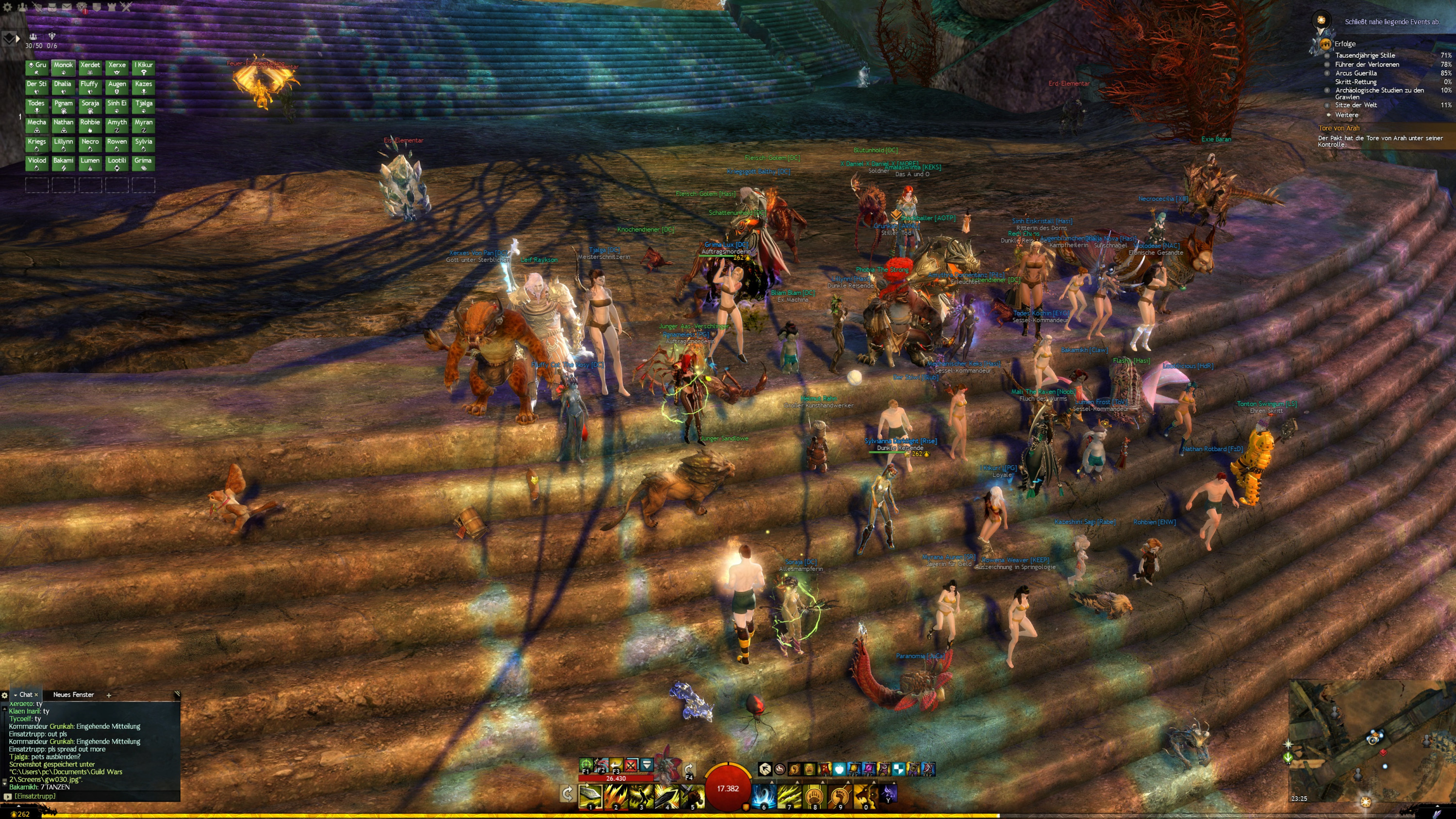The image size is (1456, 819).
Task: Close the Chat tab
Action: click(x=36, y=695)
